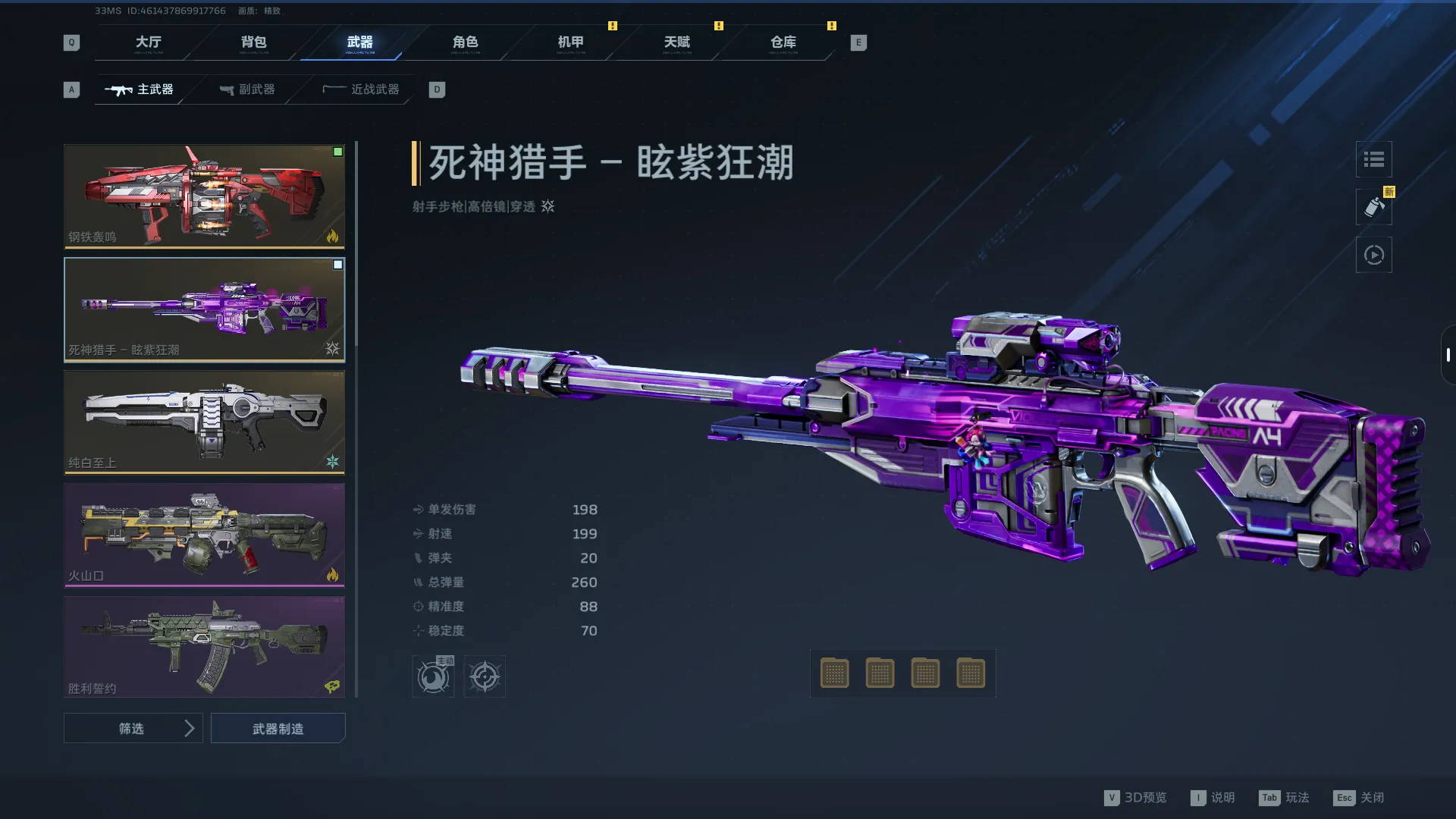Open the 筛选 filter options

(x=133, y=728)
